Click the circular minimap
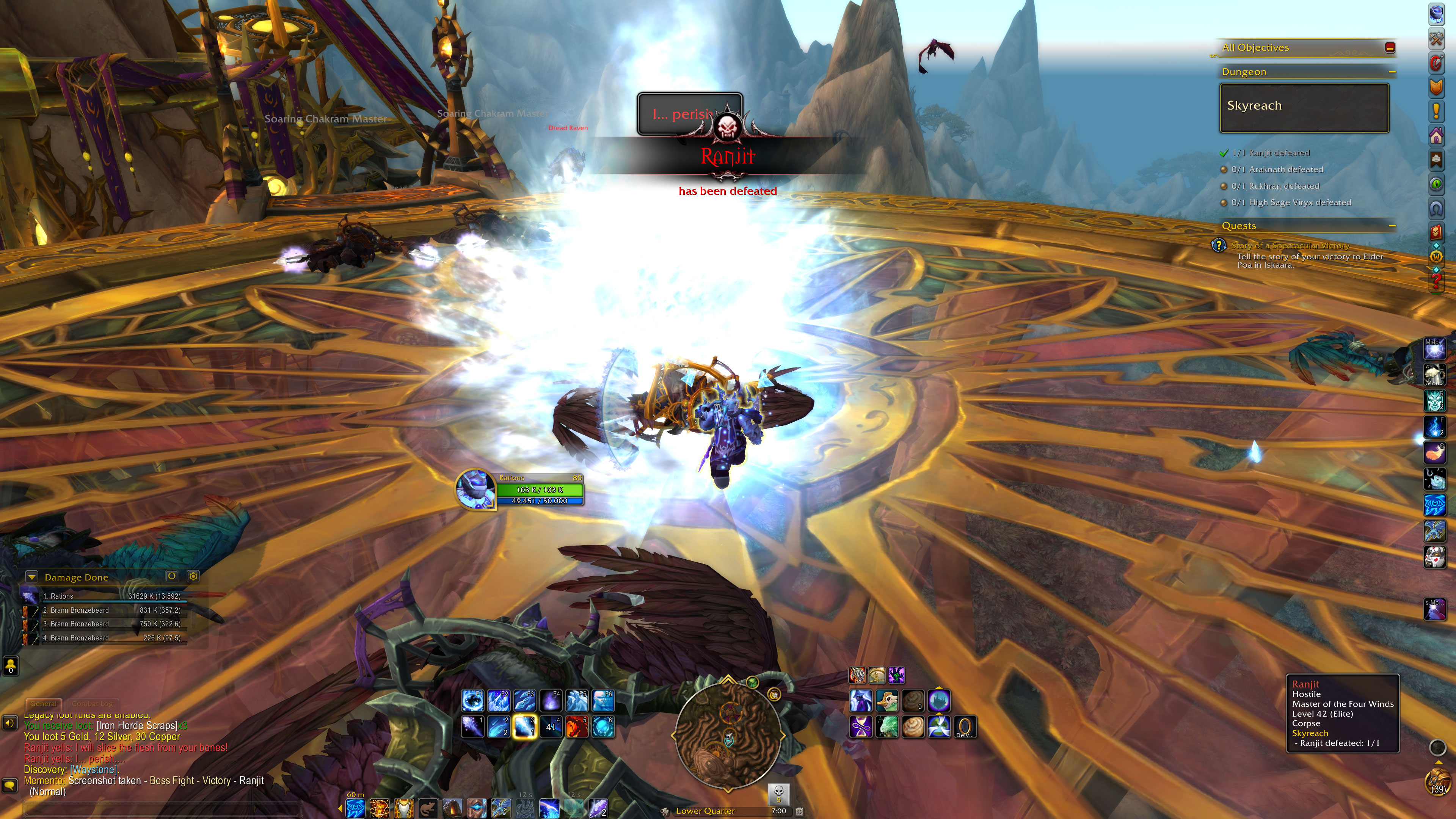Image resolution: width=1456 pixels, height=819 pixels. coord(728,734)
